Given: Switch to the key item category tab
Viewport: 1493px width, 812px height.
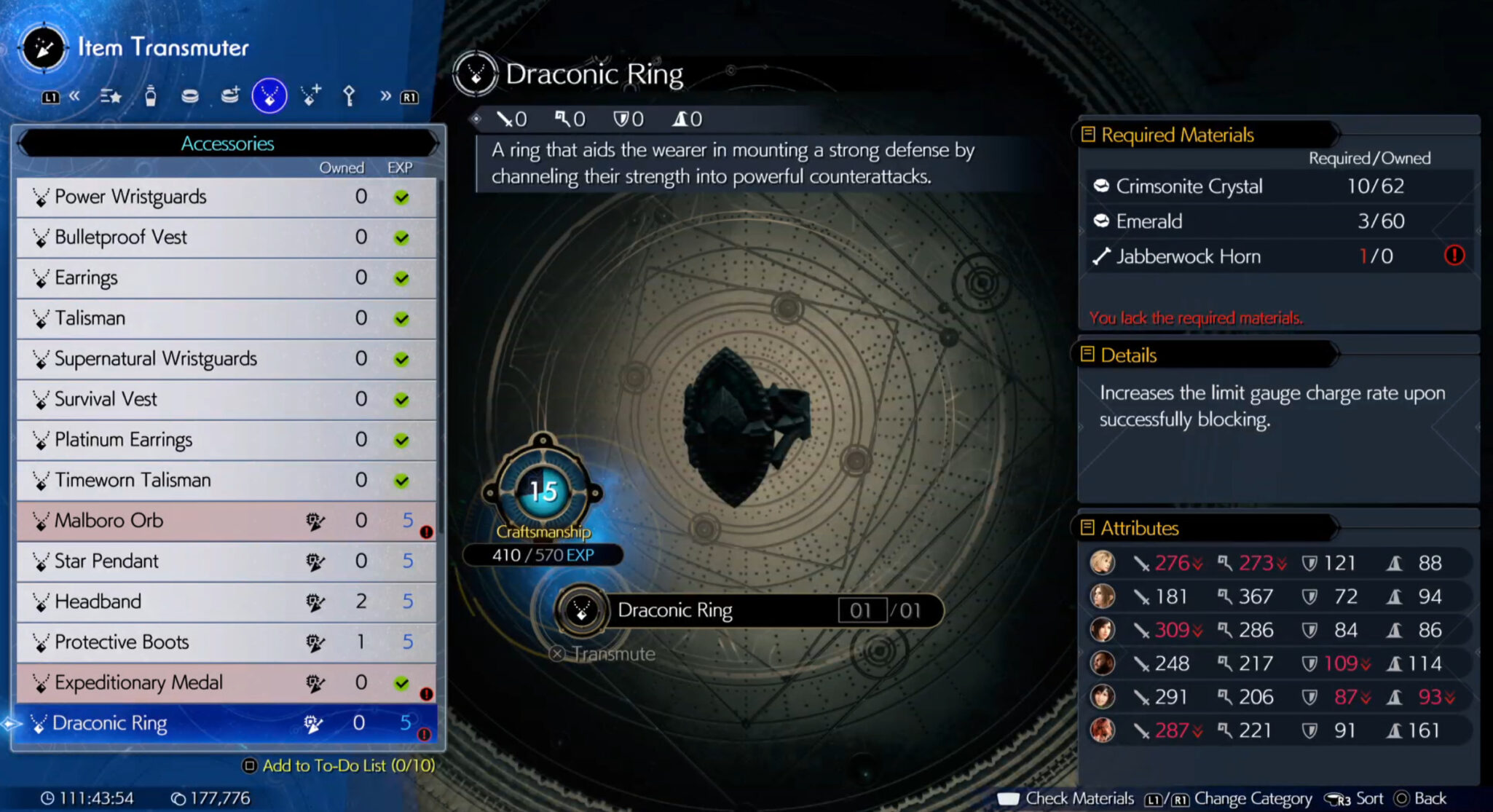Looking at the screenshot, I should point(349,95).
